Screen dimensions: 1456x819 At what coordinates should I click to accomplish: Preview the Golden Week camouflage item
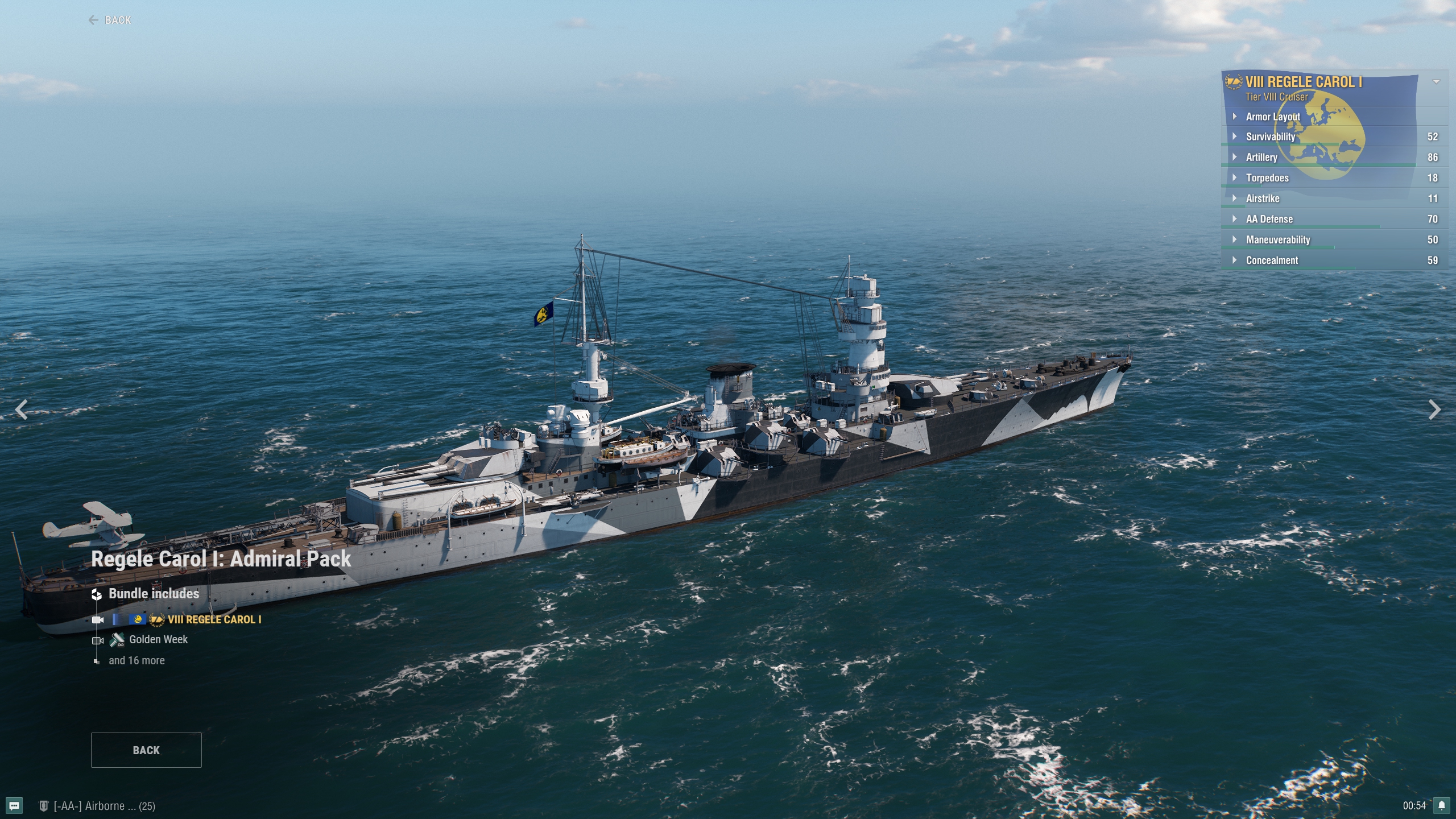(158, 640)
